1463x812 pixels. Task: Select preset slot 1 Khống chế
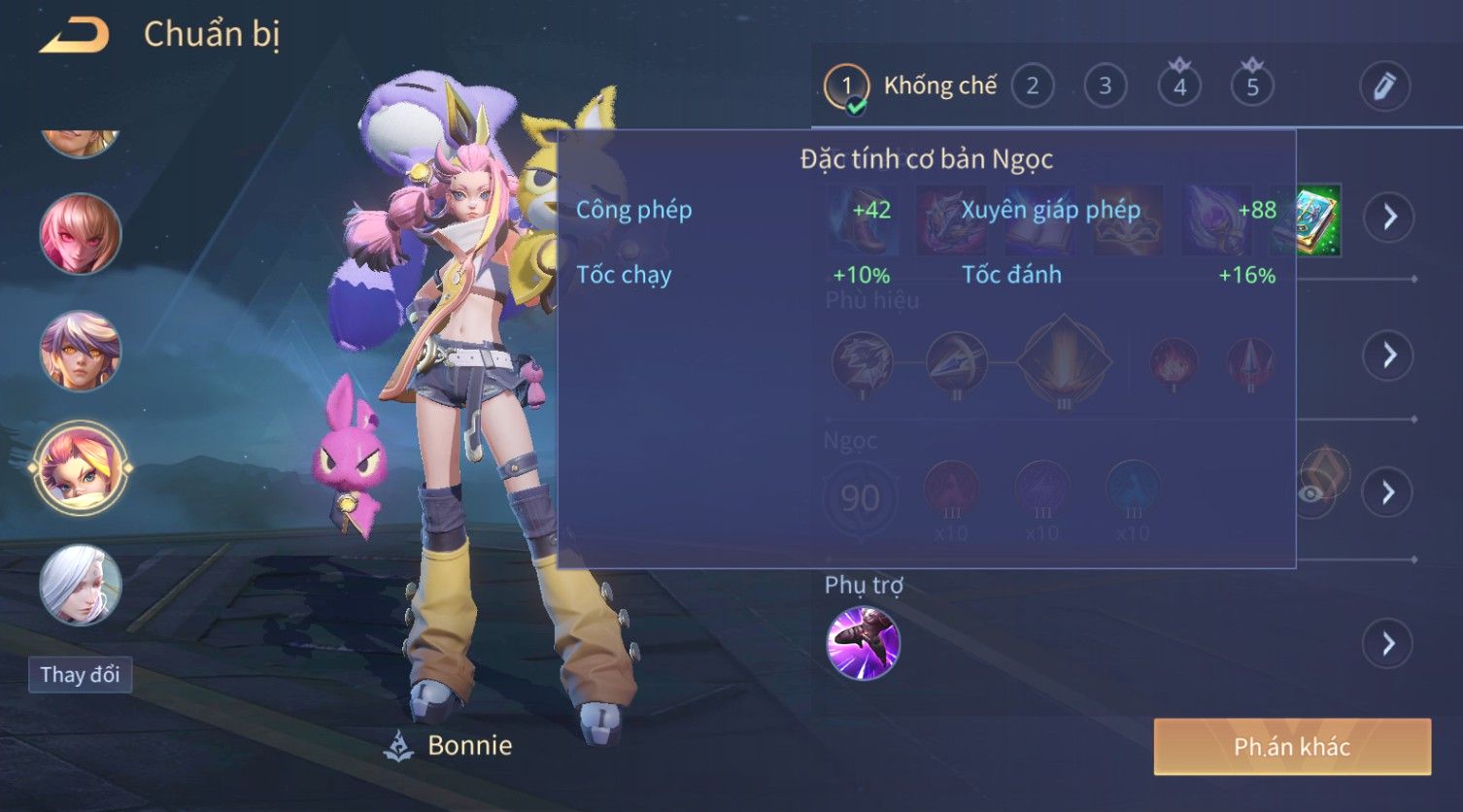(846, 86)
